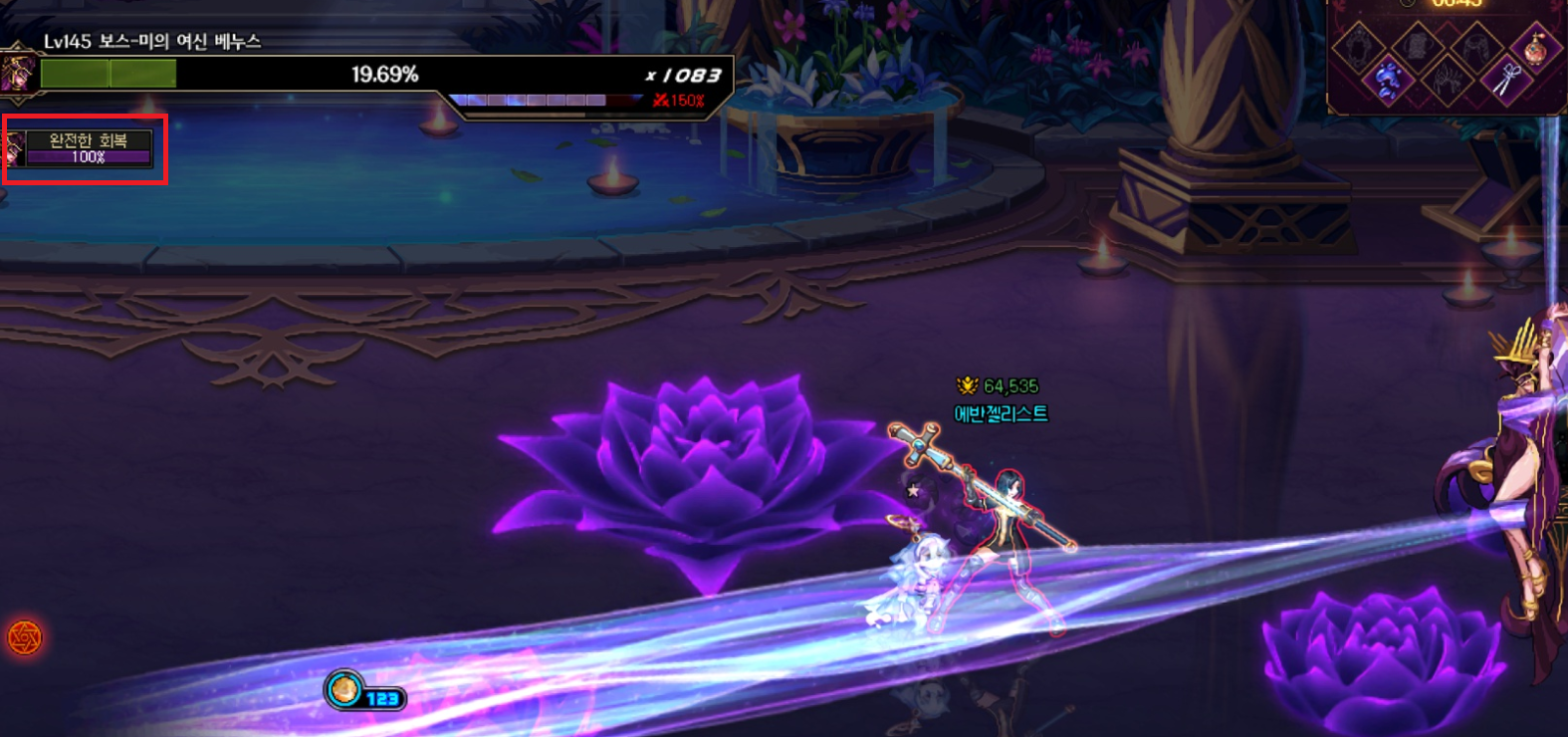This screenshot has height=737, width=1568.
Task: Click the red hexagram seal icon
Action: coord(25,637)
